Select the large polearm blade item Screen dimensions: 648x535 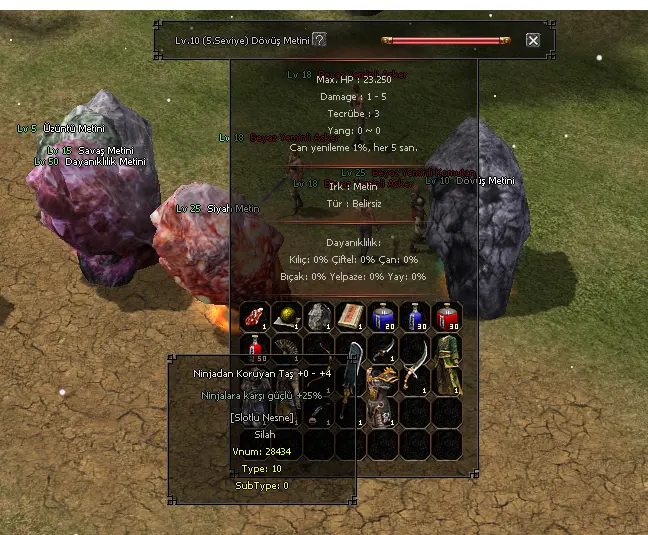tap(351, 380)
